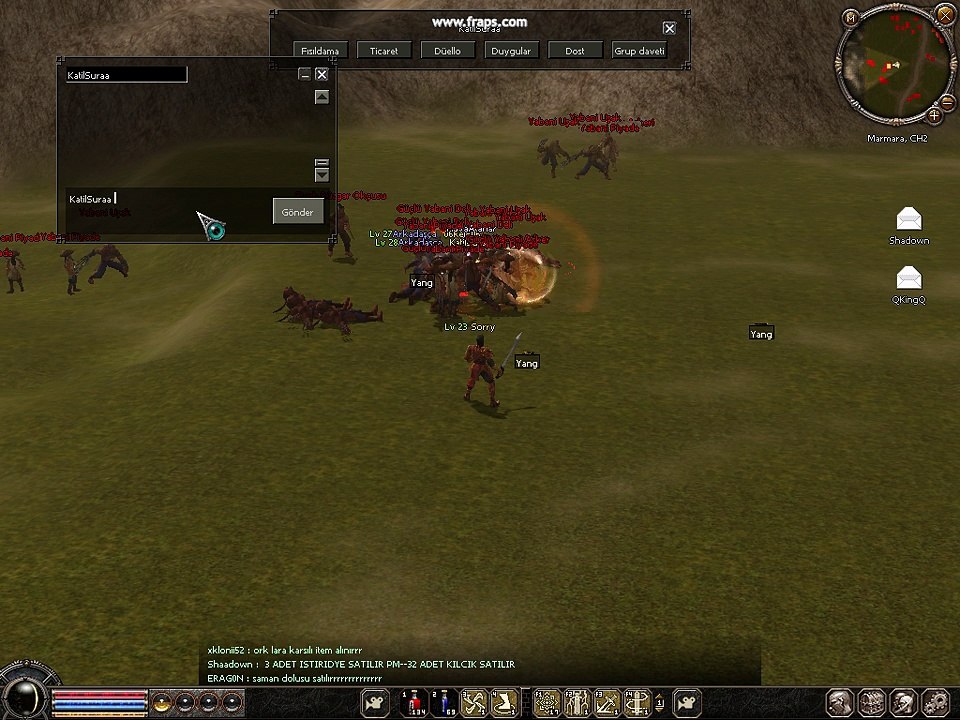Add the player as friend with Dost
The width and height of the screenshot is (960, 720).
pos(575,50)
